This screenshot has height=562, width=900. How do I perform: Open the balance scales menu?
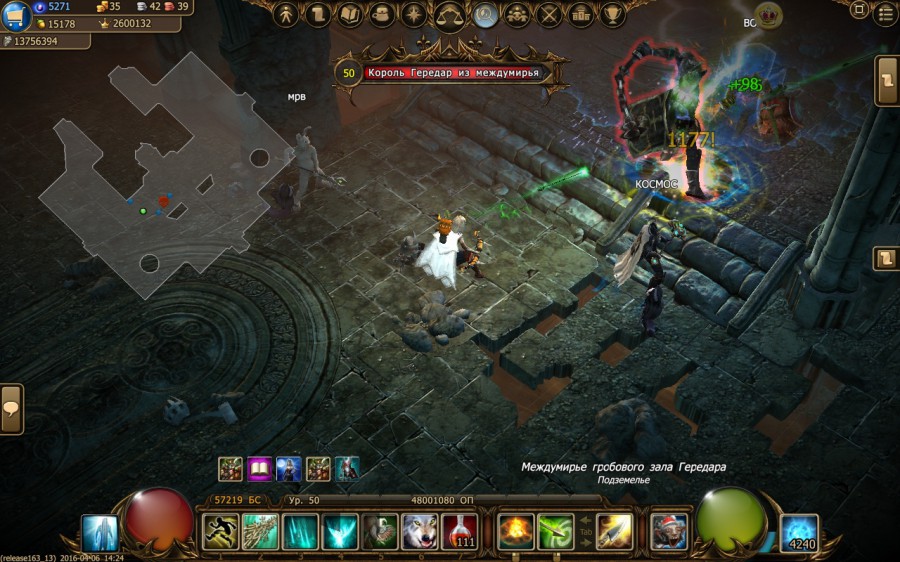click(449, 16)
